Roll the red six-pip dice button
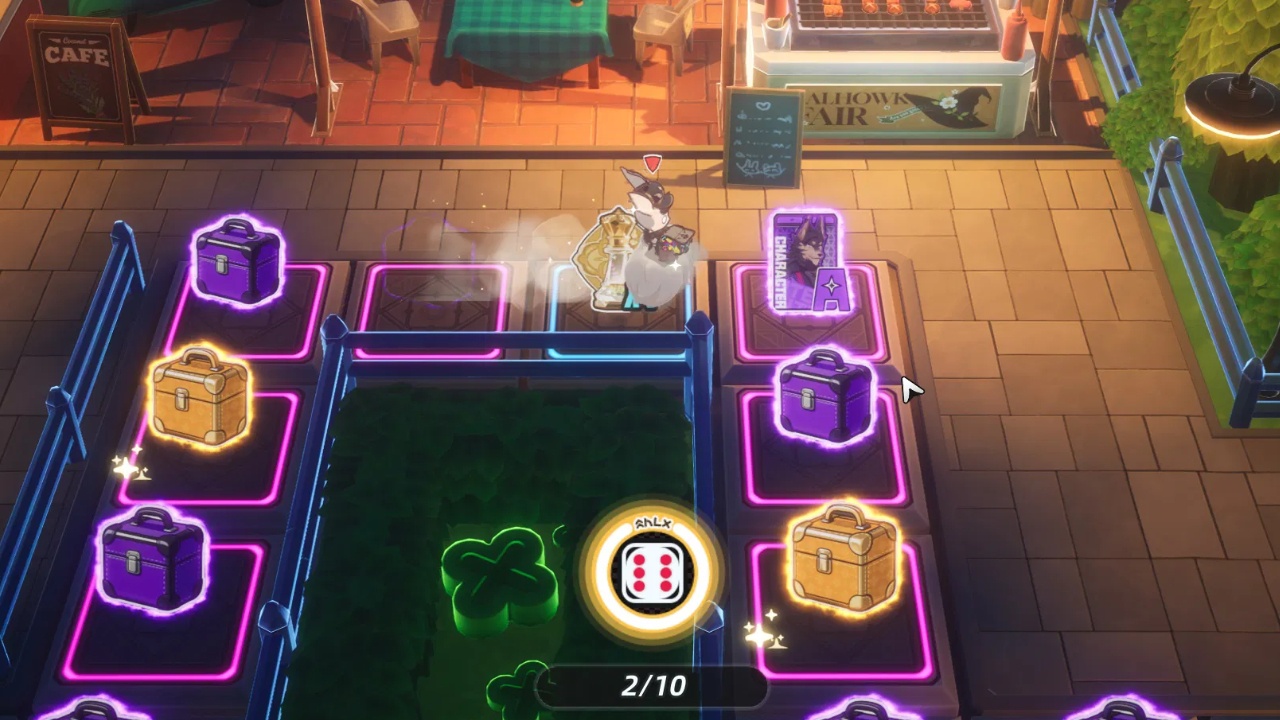The width and height of the screenshot is (1280, 720). click(652, 573)
